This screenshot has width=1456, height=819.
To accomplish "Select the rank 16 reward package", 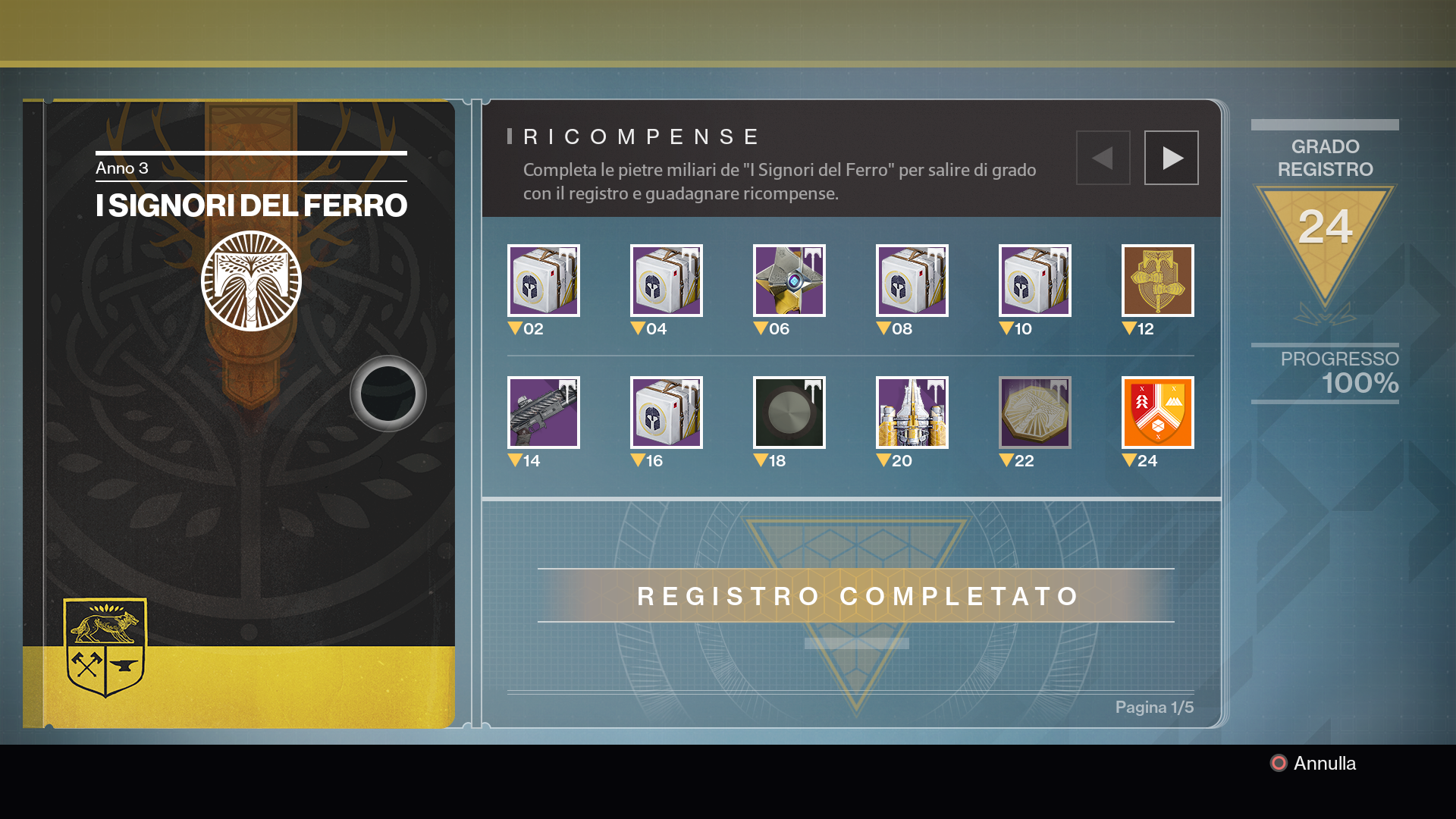I will pyautogui.click(x=667, y=413).
